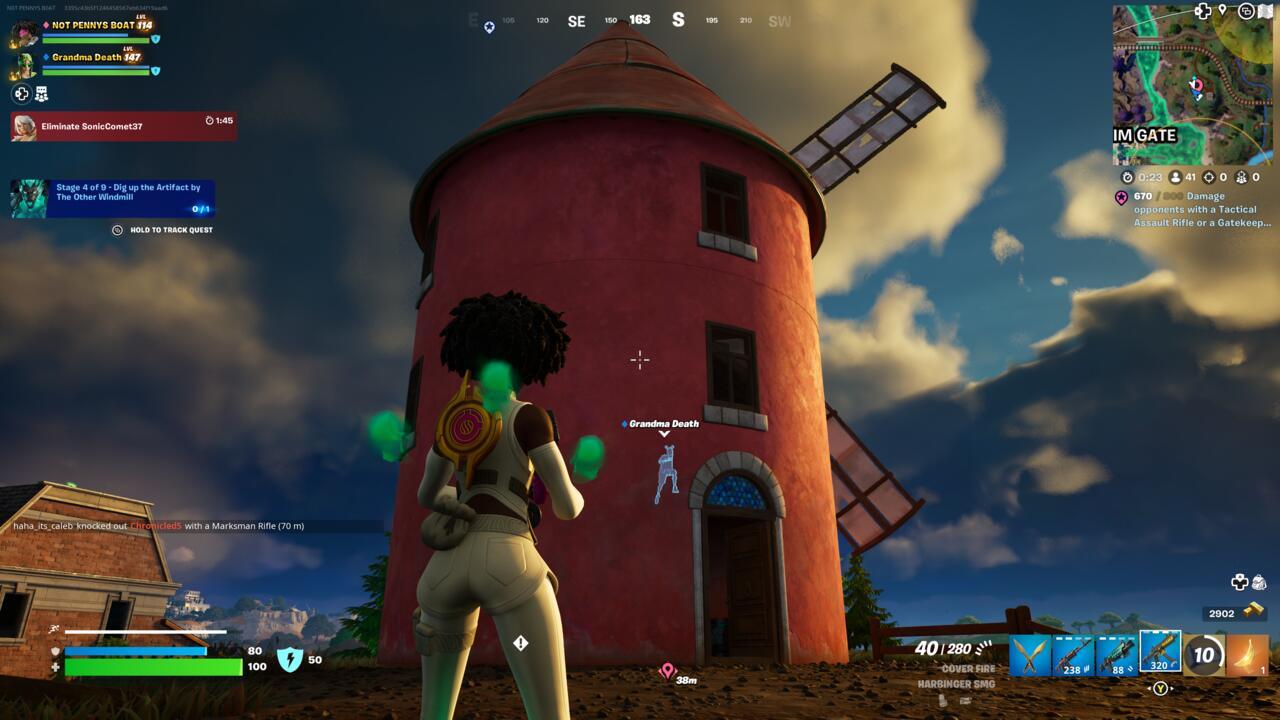This screenshot has height=720, width=1280.
Task: Select the harvesting tool slot with crossed blades
Action: (1028, 657)
